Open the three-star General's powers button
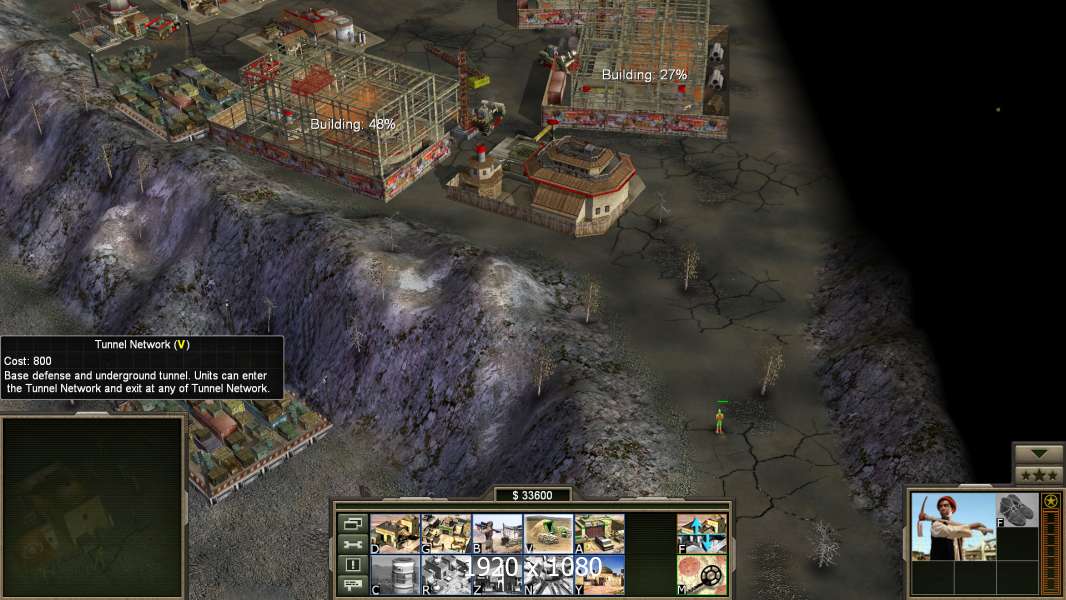The height and width of the screenshot is (600, 1066). 1039,475
